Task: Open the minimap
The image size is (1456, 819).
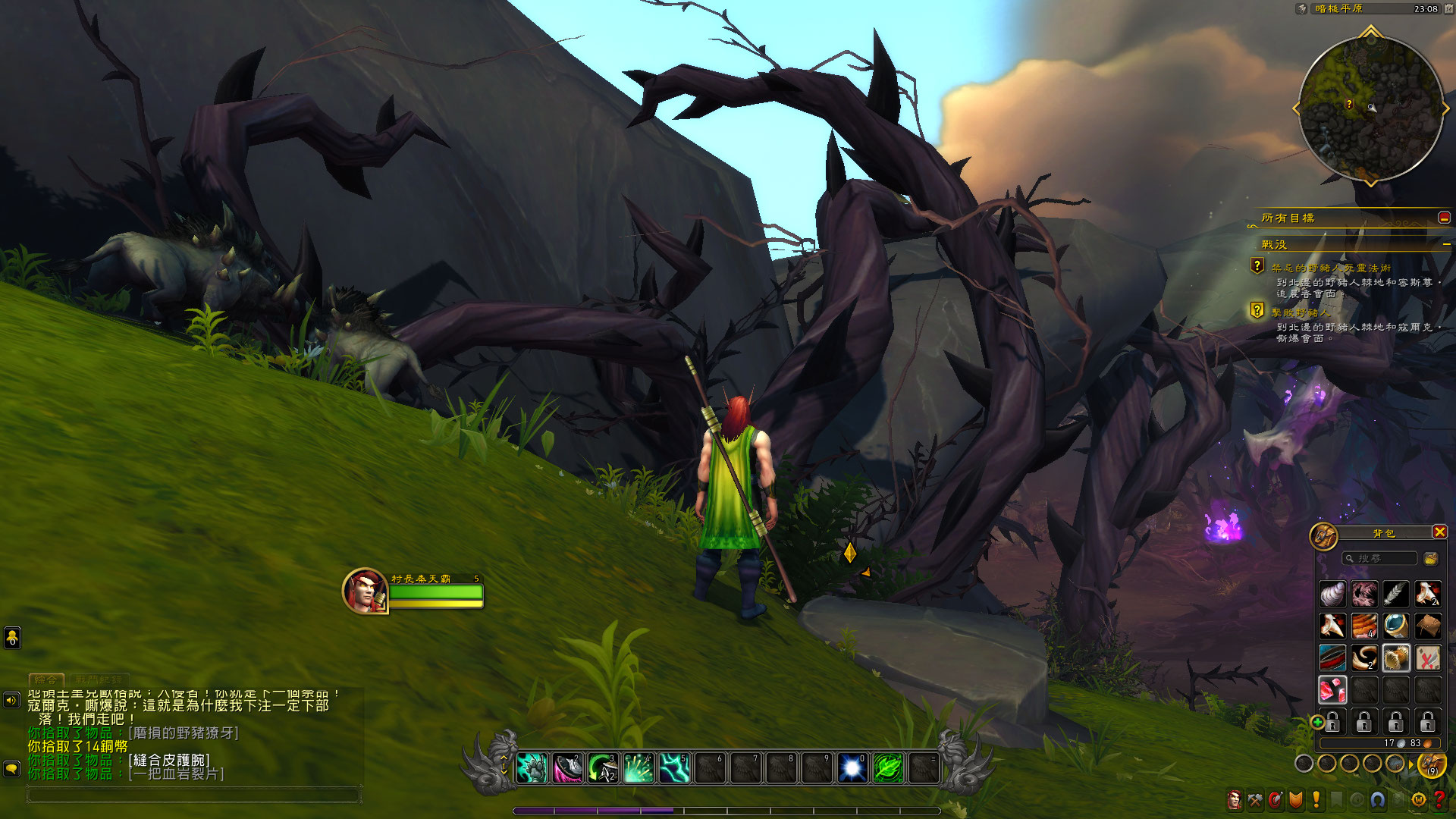Action: (x=1370, y=108)
